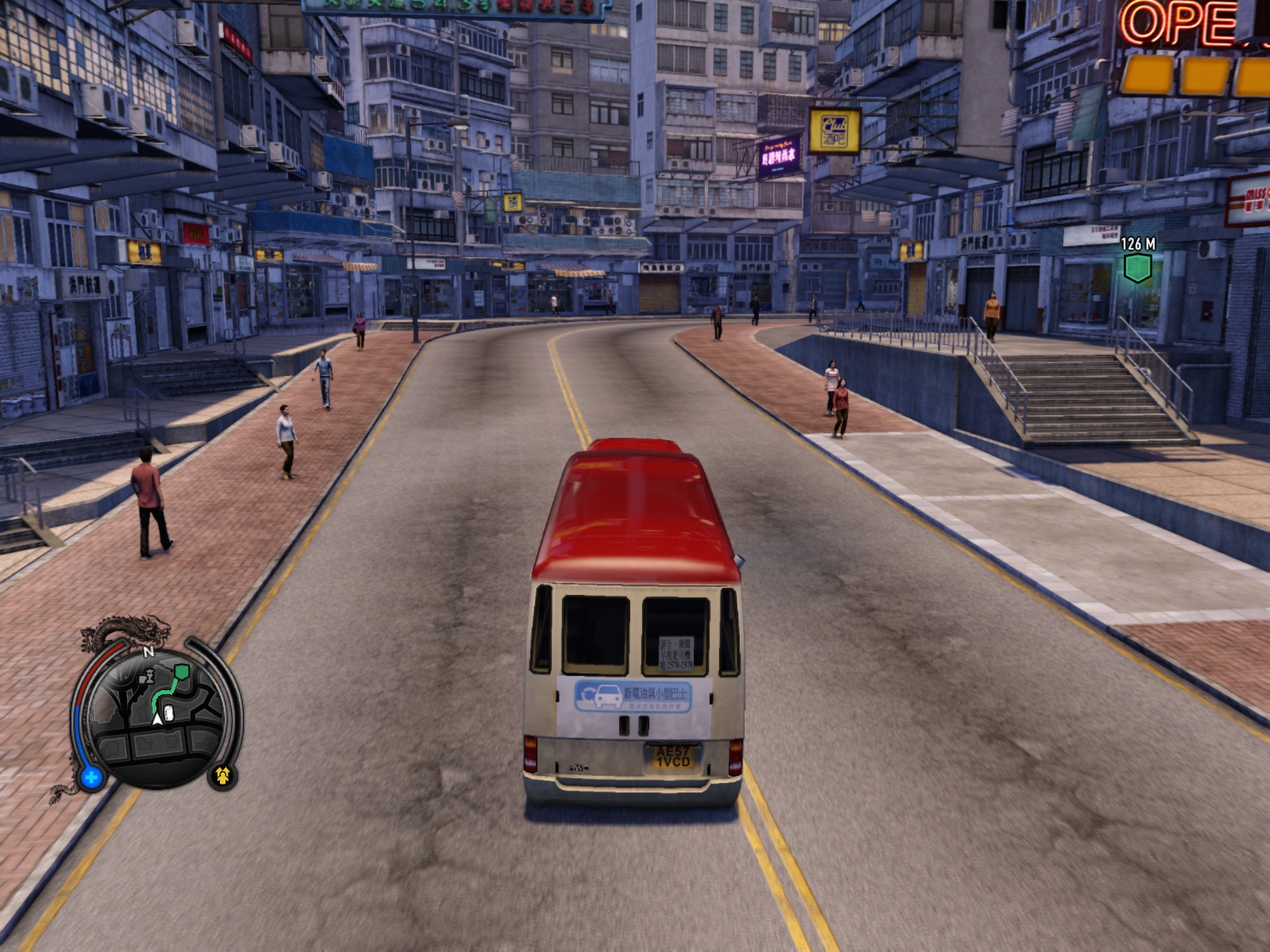Click the white vehicle icon on minimap
This screenshot has height=952, width=1270.
click(x=168, y=712)
